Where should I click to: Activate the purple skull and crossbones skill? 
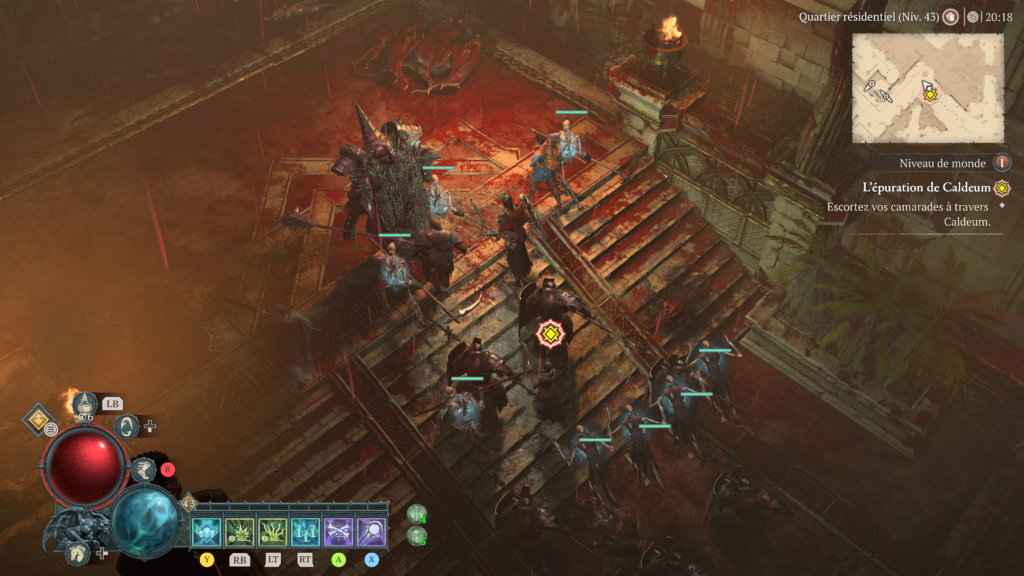338,531
